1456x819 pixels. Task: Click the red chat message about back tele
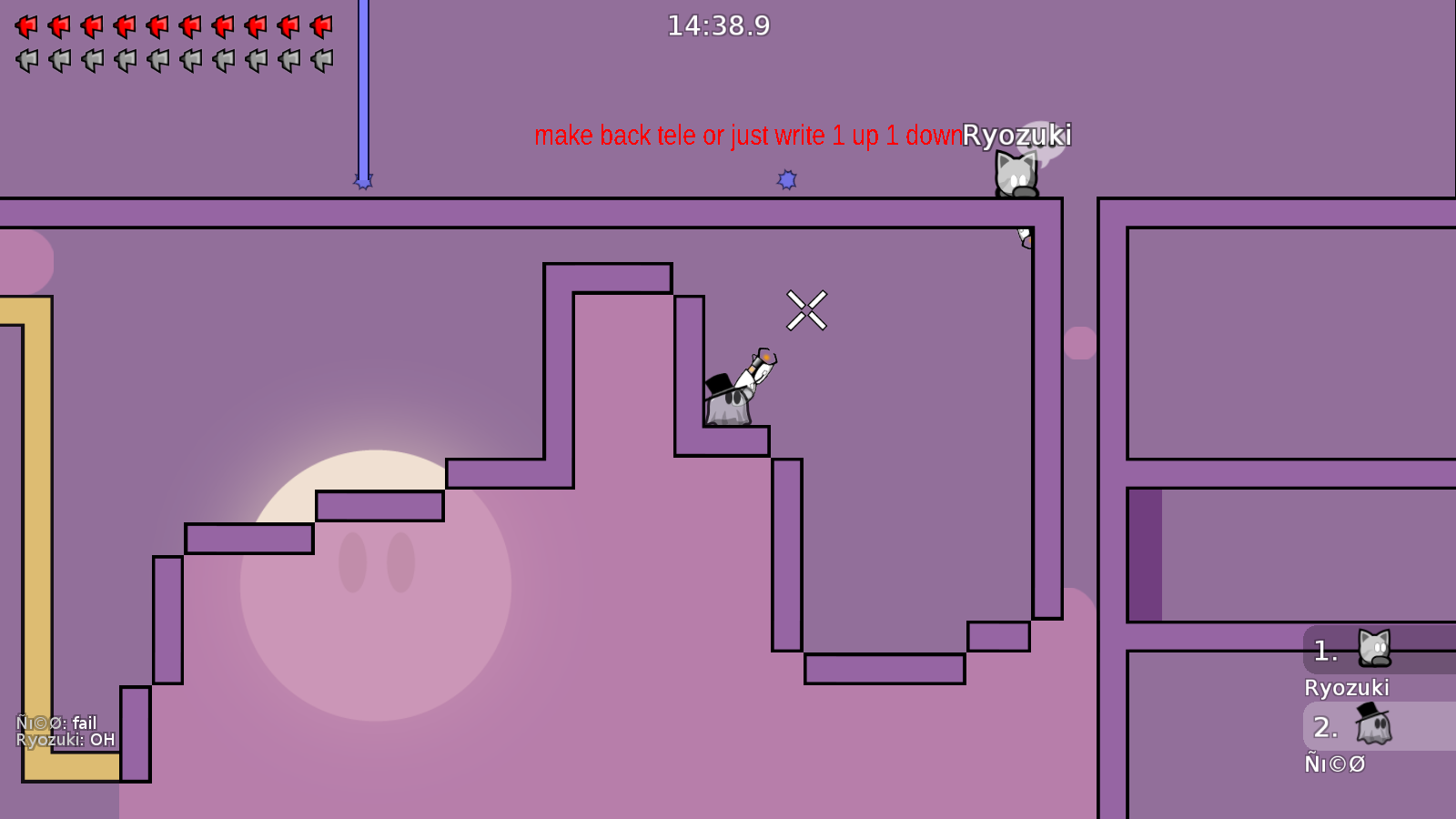tap(748, 136)
